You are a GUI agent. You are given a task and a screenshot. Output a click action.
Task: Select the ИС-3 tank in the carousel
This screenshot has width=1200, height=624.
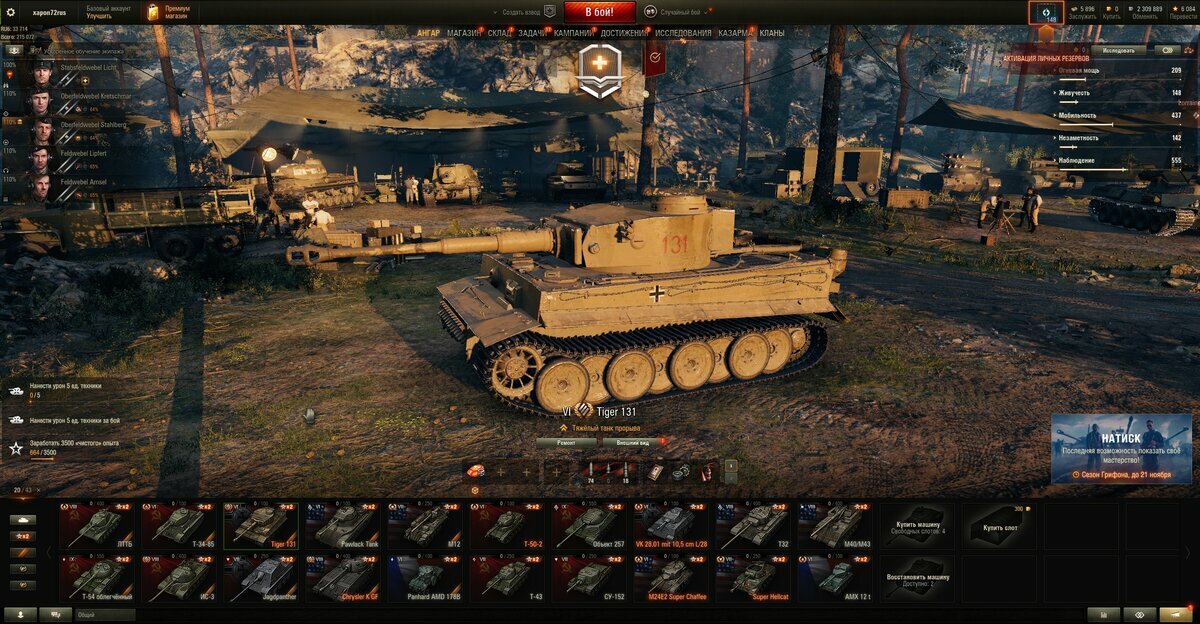pos(178,578)
